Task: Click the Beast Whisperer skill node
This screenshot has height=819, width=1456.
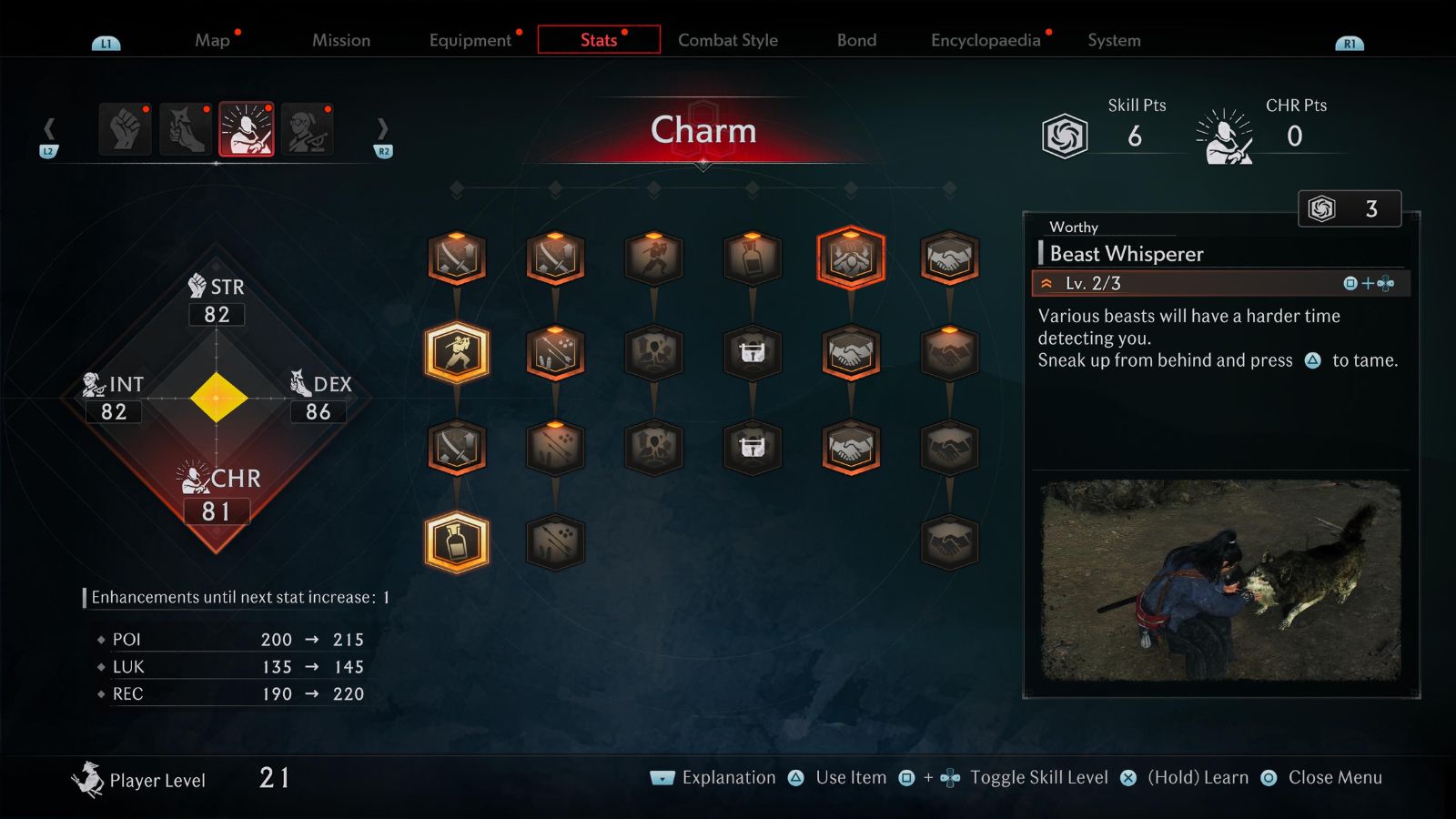Action: [x=851, y=259]
